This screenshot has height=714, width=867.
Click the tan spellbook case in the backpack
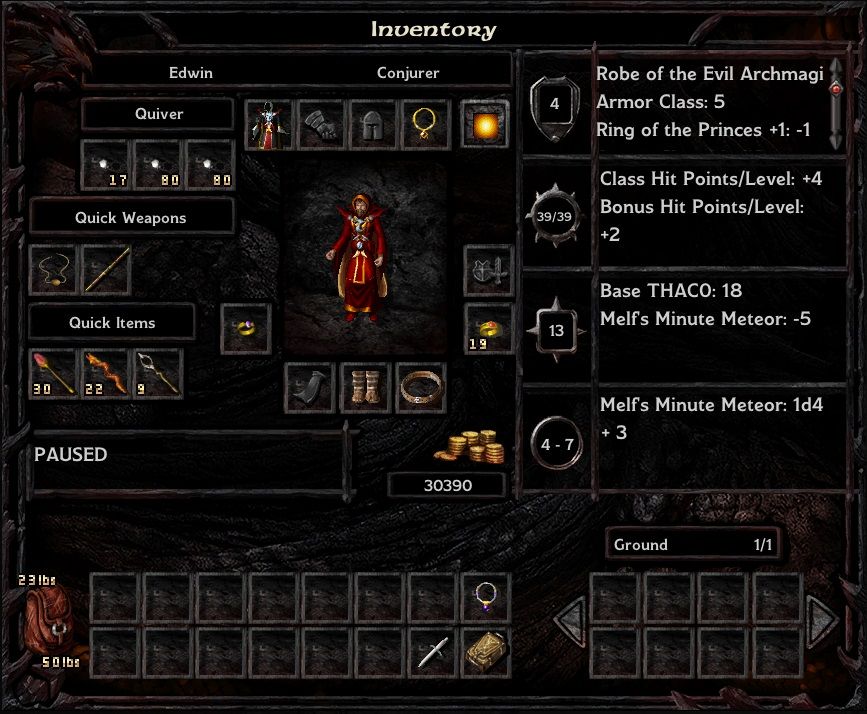tap(486, 652)
